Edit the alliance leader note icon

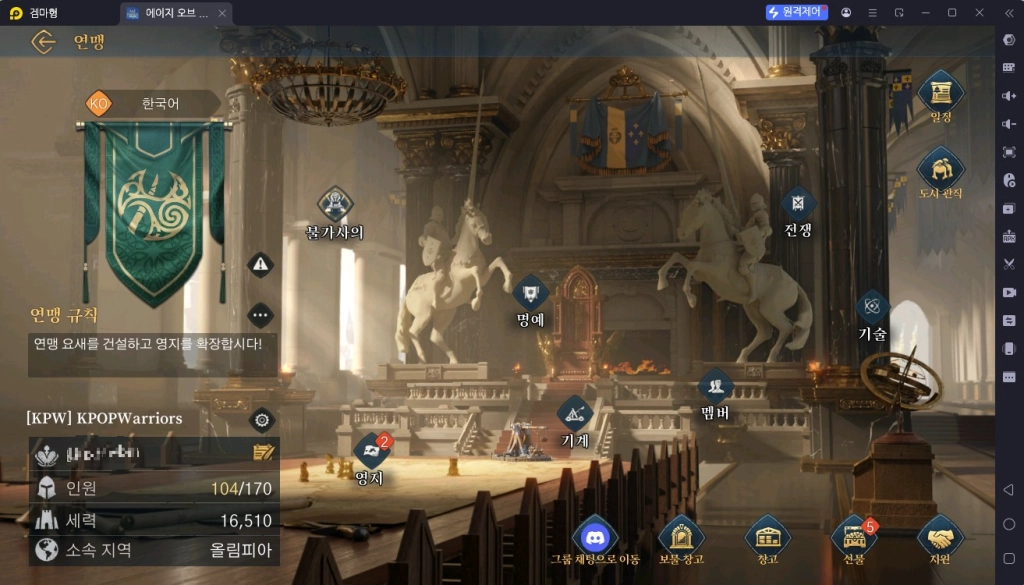pos(263,453)
